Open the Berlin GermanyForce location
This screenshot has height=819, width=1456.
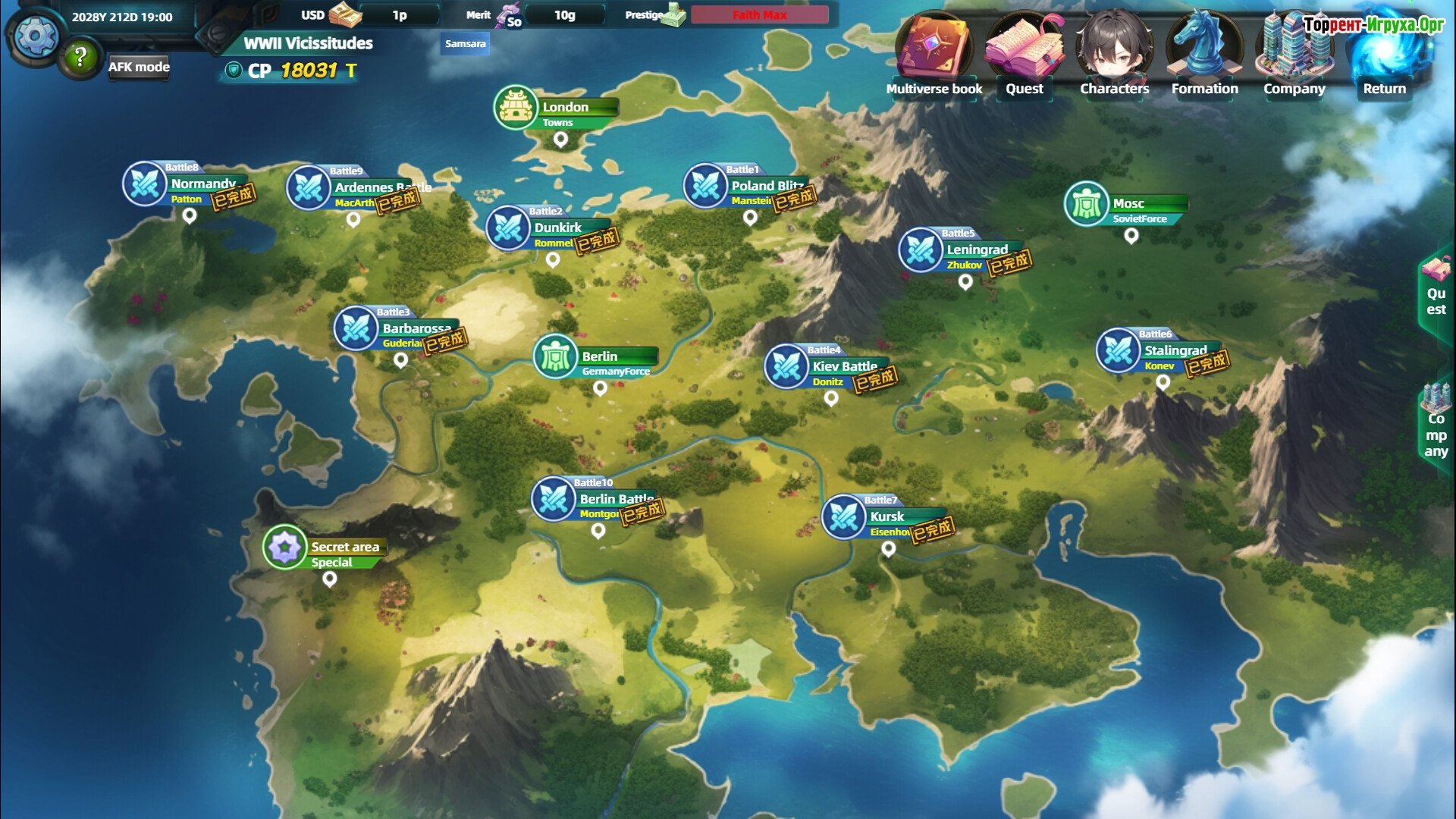pos(556,356)
